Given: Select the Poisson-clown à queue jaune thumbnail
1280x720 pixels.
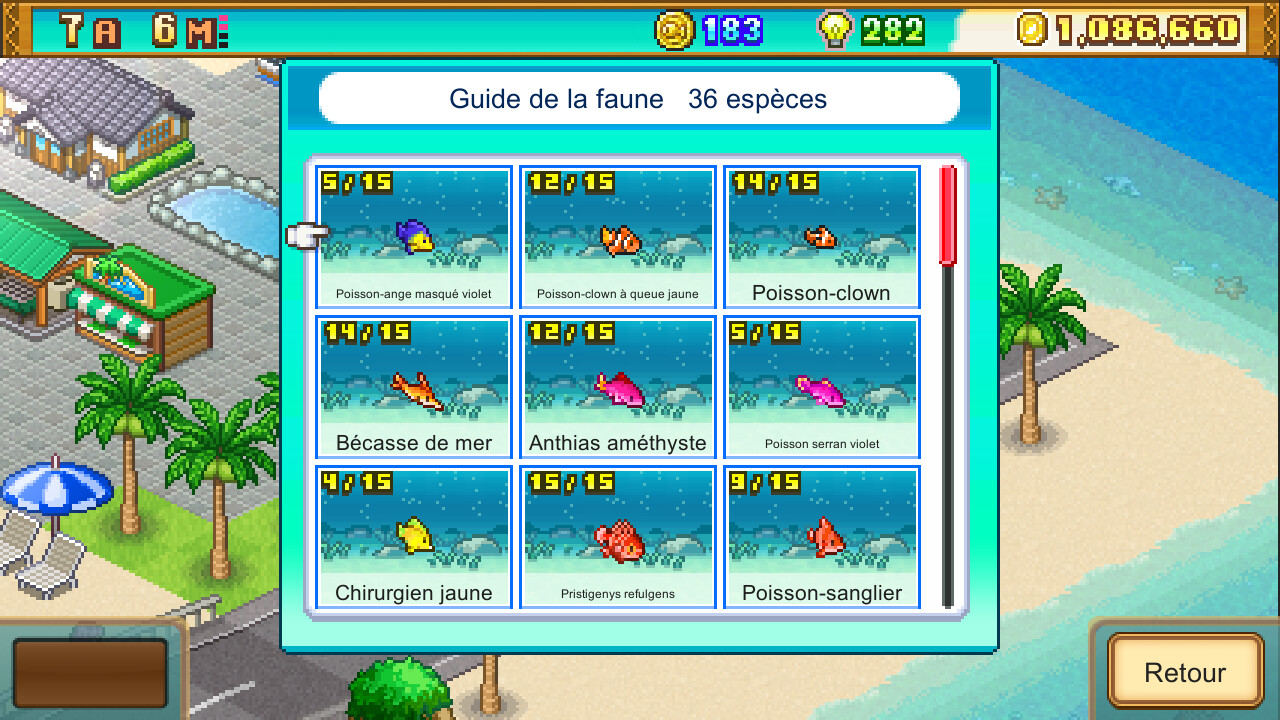Looking at the screenshot, I should pos(617,237).
